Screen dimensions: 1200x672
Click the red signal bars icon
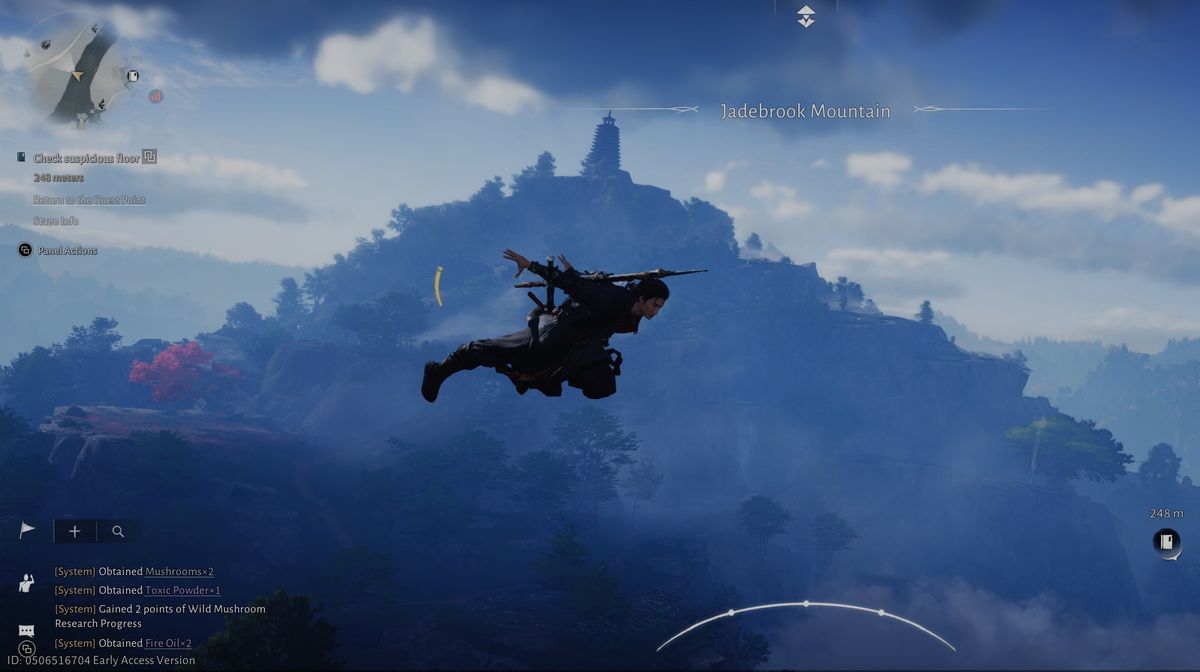click(x=155, y=96)
